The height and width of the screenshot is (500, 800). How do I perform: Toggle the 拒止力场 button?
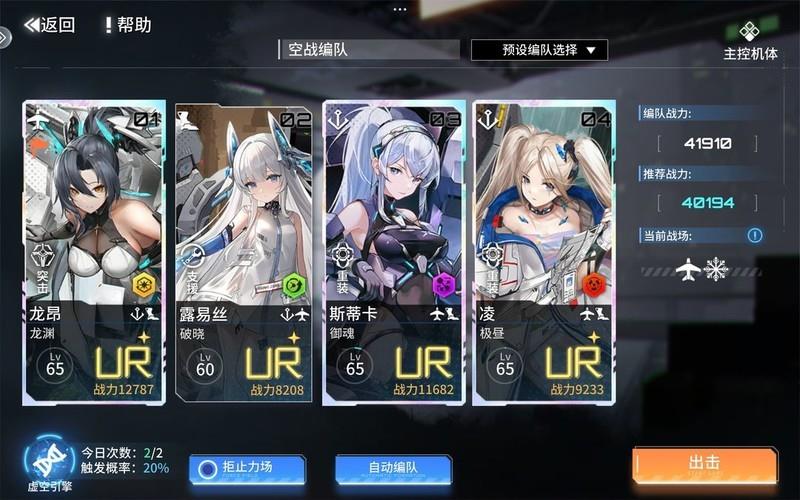tap(246, 467)
